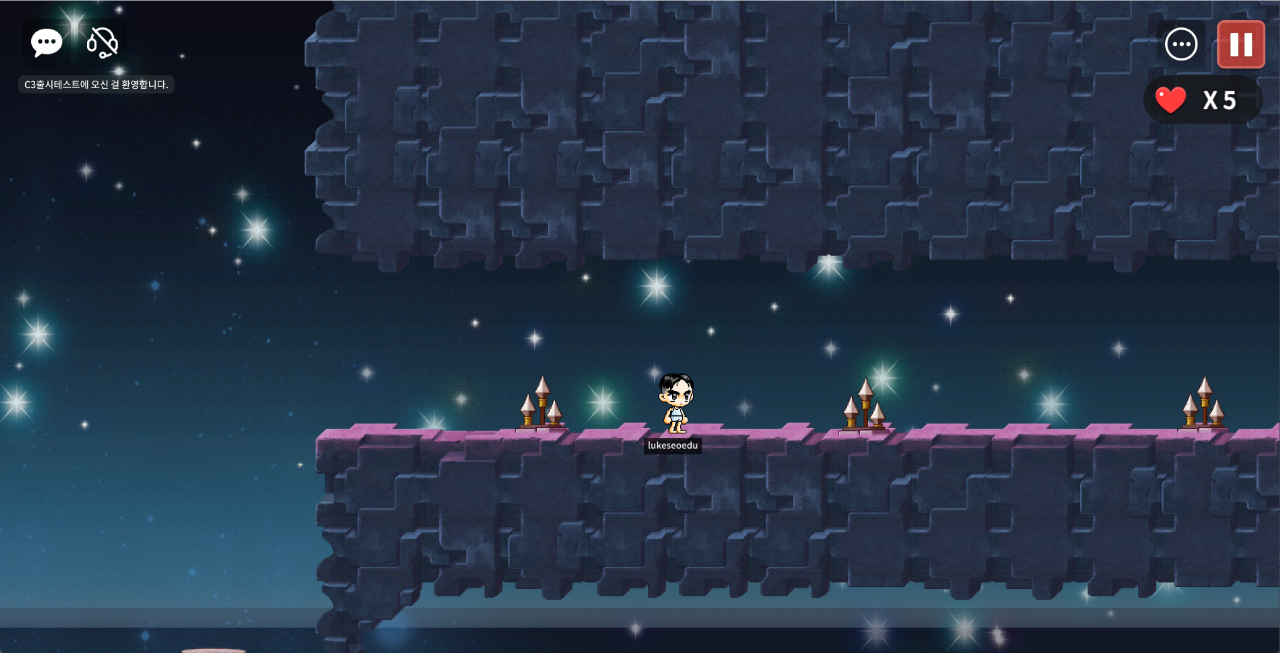
Task: Open the chat speech bubble icon
Action: pos(47,42)
